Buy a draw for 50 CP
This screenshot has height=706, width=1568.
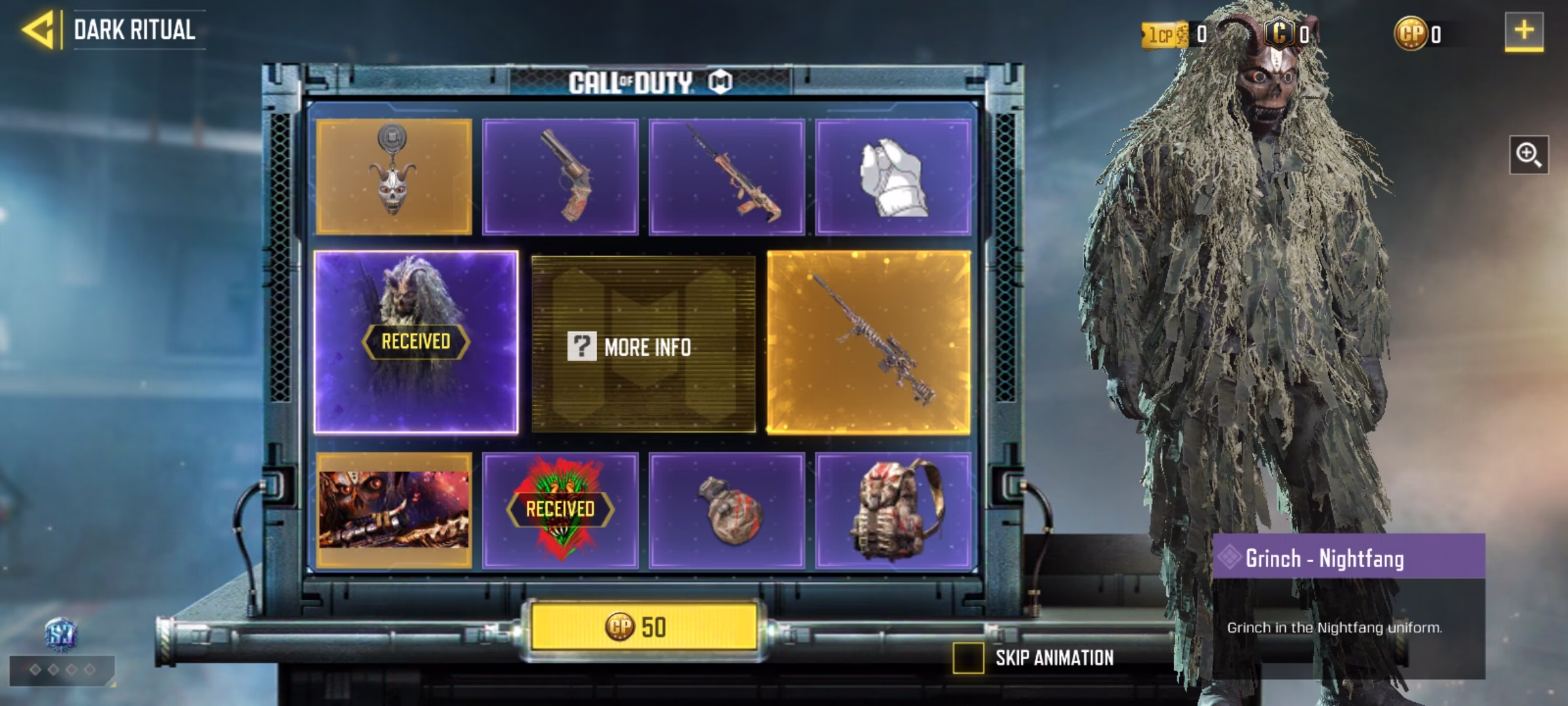tap(644, 627)
